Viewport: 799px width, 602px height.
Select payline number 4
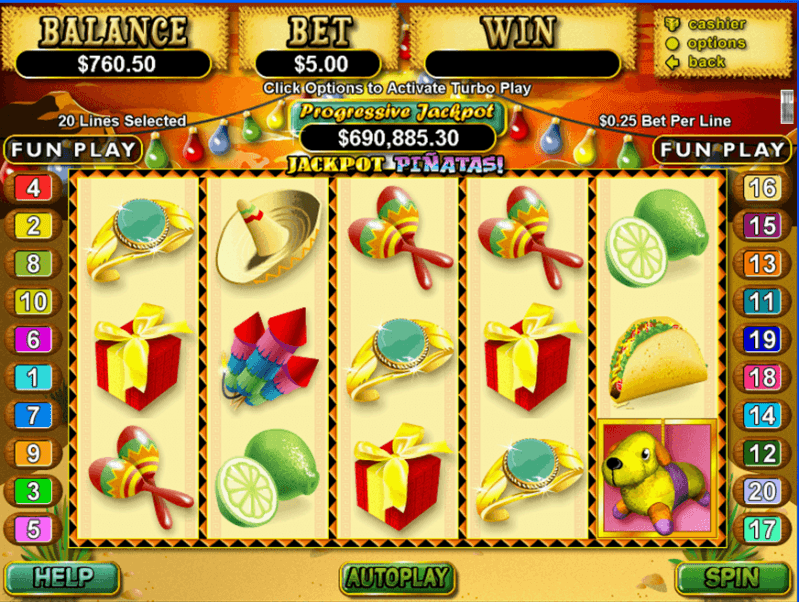click(x=33, y=187)
